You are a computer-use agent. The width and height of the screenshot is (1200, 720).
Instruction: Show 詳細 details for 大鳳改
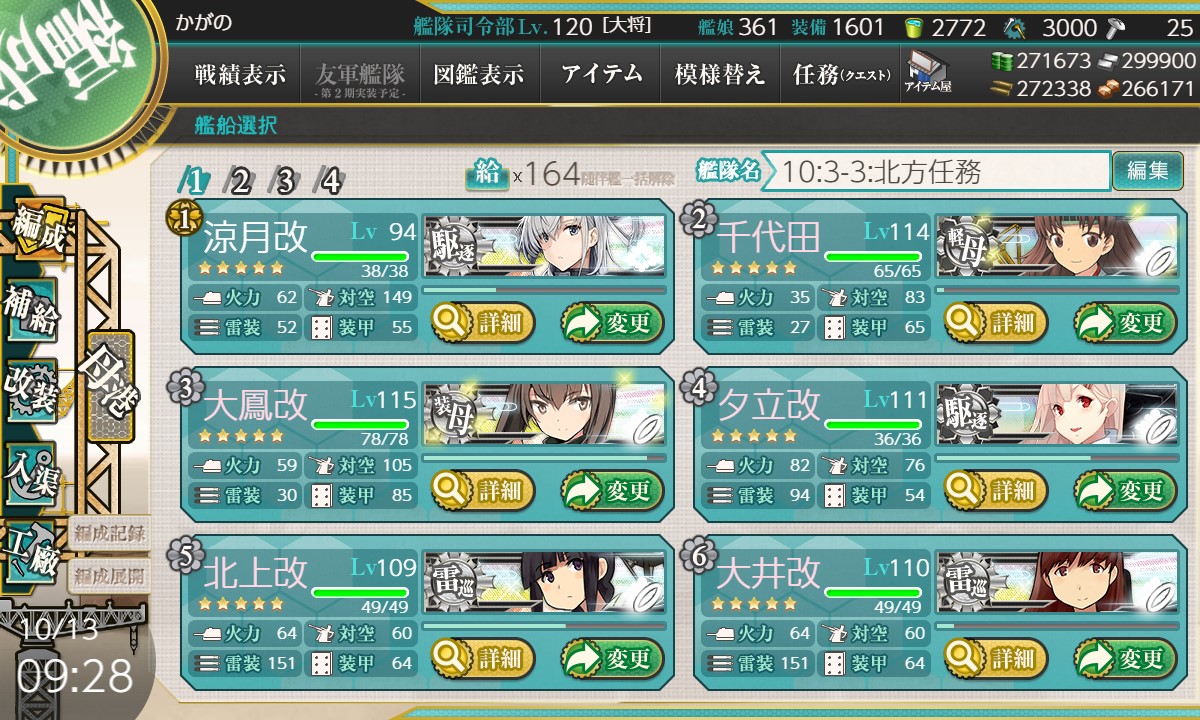[484, 490]
